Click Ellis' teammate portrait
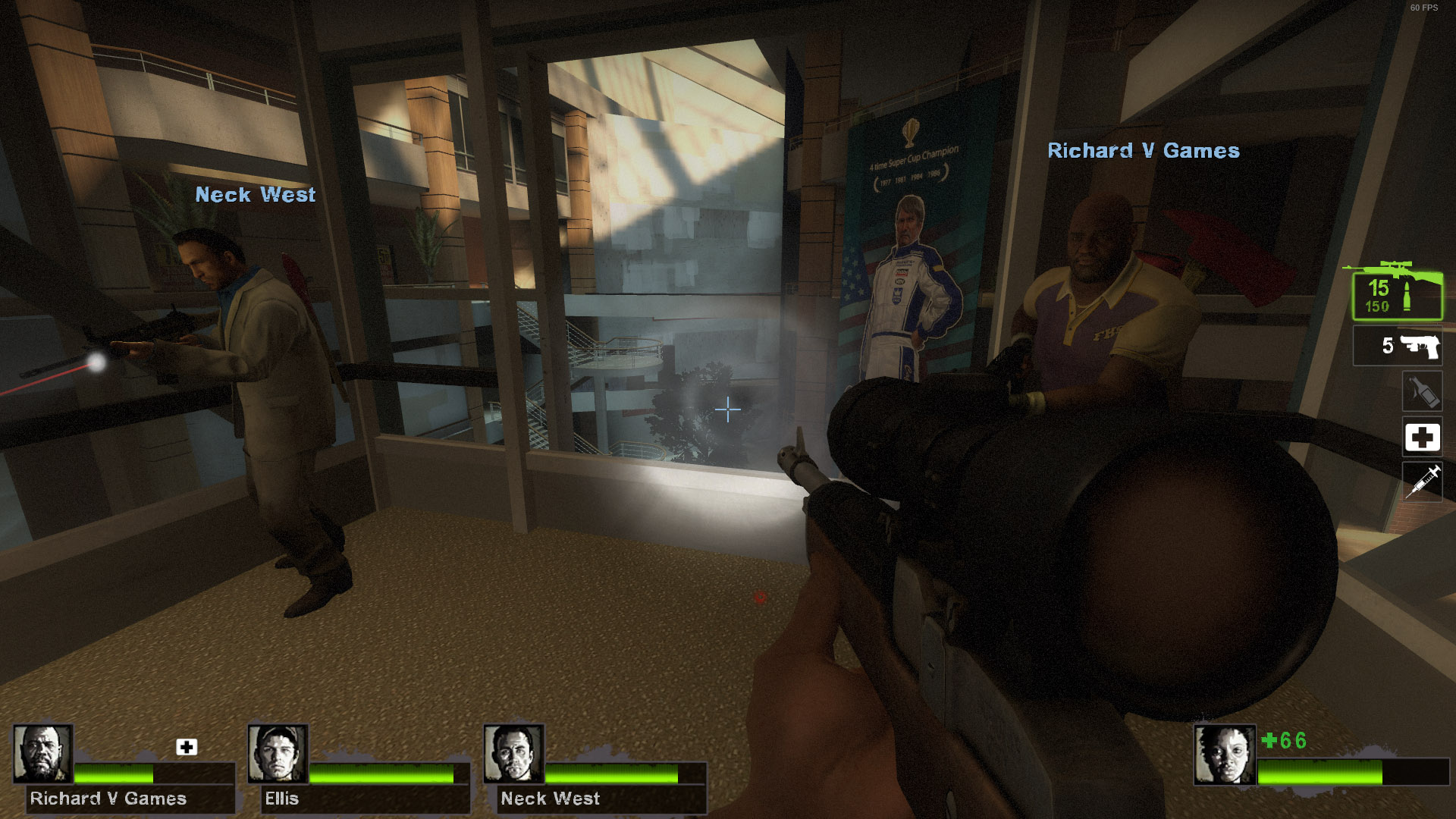This screenshot has width=1456, height=819. pyautogui.click(x=278, y=753)
